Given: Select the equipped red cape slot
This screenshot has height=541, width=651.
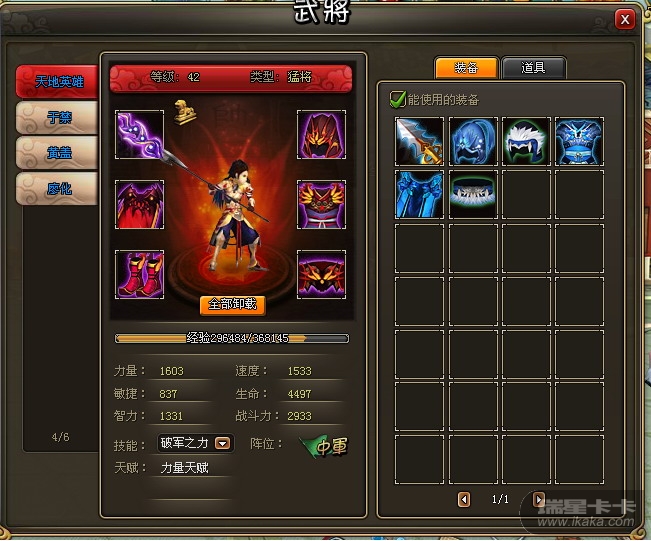Looking at the screenshot, I should [139, 205].
